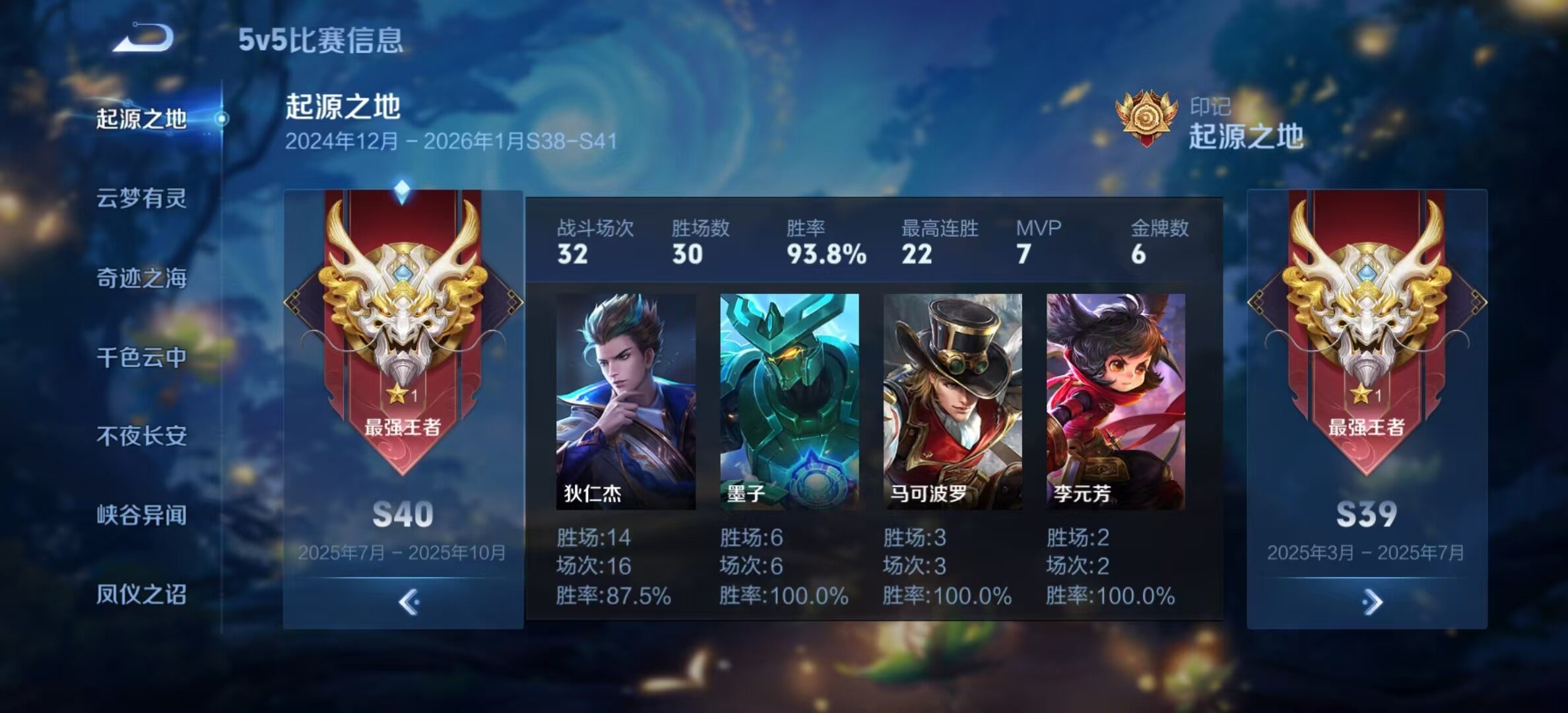Click the right arrow under S39
This screenshot has height=713, width=1568.
pyautogui.click(x=1371, y=602)
